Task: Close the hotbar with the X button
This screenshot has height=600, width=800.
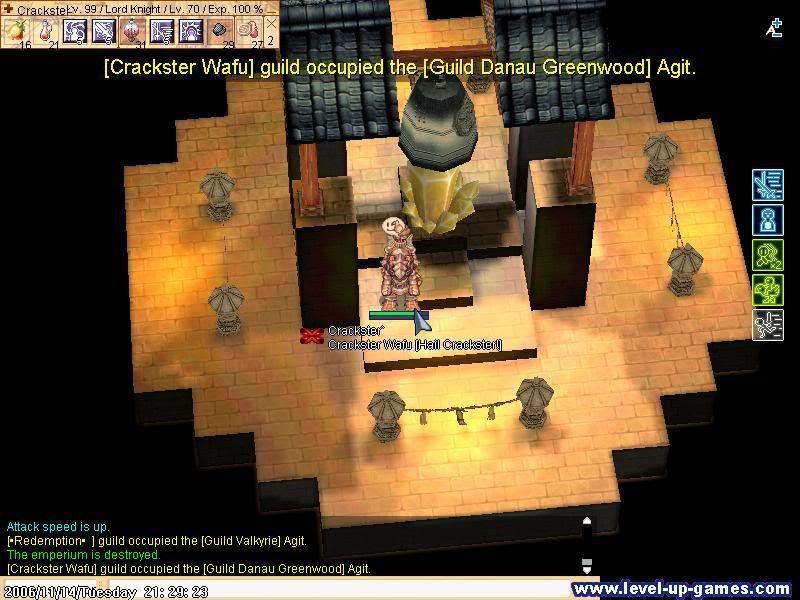Action: point(270,23)
